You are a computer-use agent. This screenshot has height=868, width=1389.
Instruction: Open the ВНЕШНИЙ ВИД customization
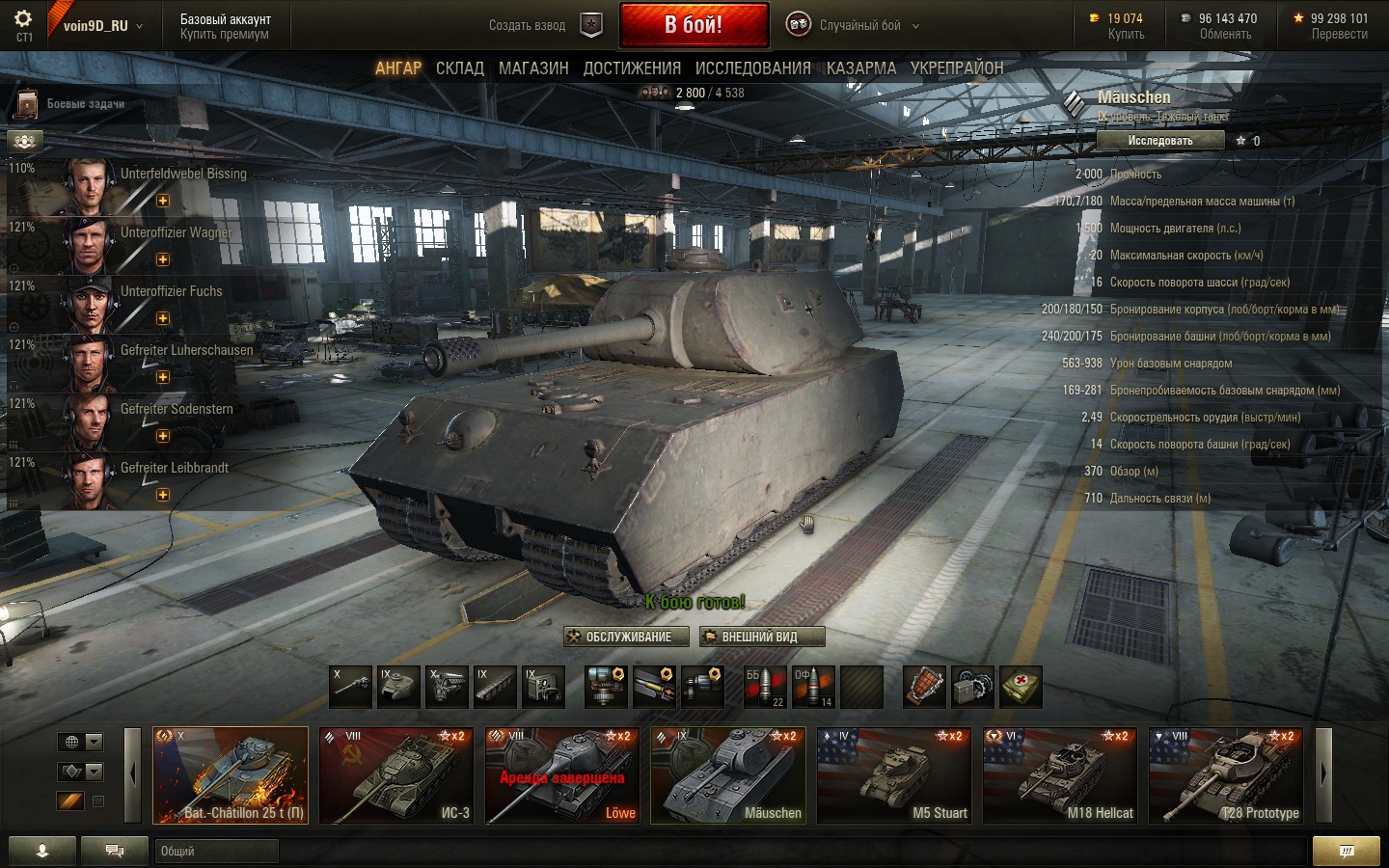762,637
